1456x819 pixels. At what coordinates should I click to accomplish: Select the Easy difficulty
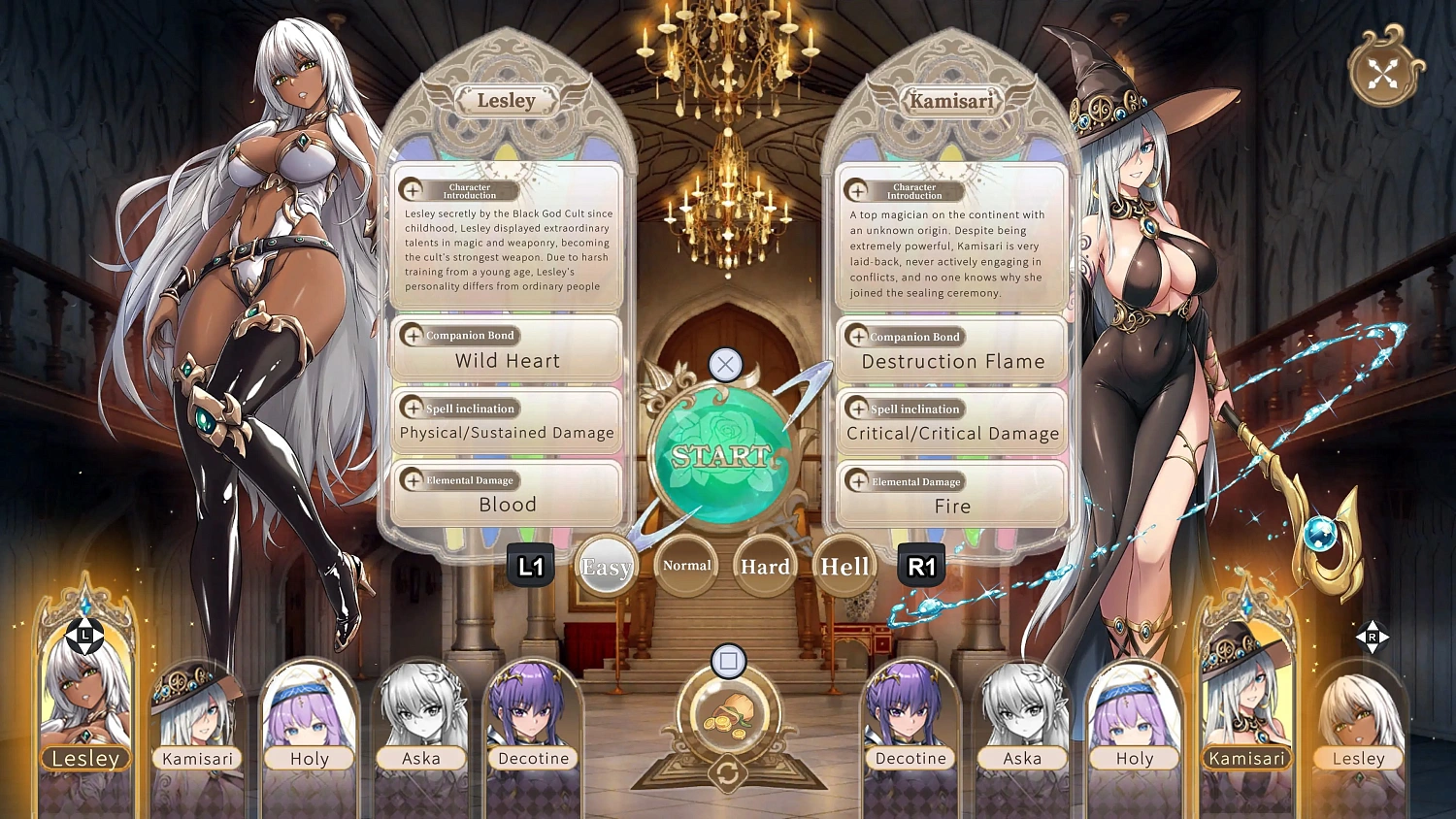point(606,566)
